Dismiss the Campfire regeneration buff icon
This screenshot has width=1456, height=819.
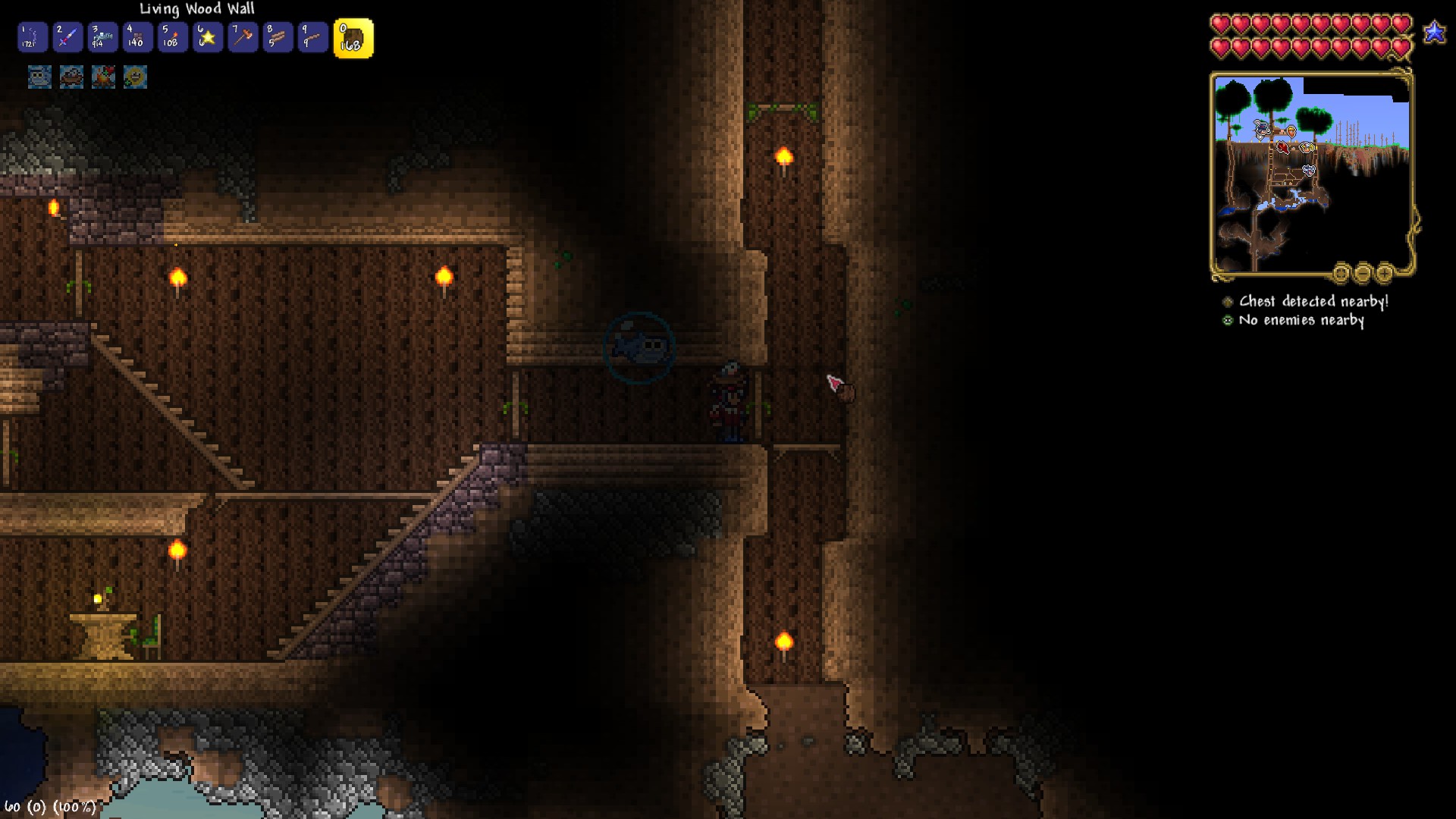[x=103, y=77]
